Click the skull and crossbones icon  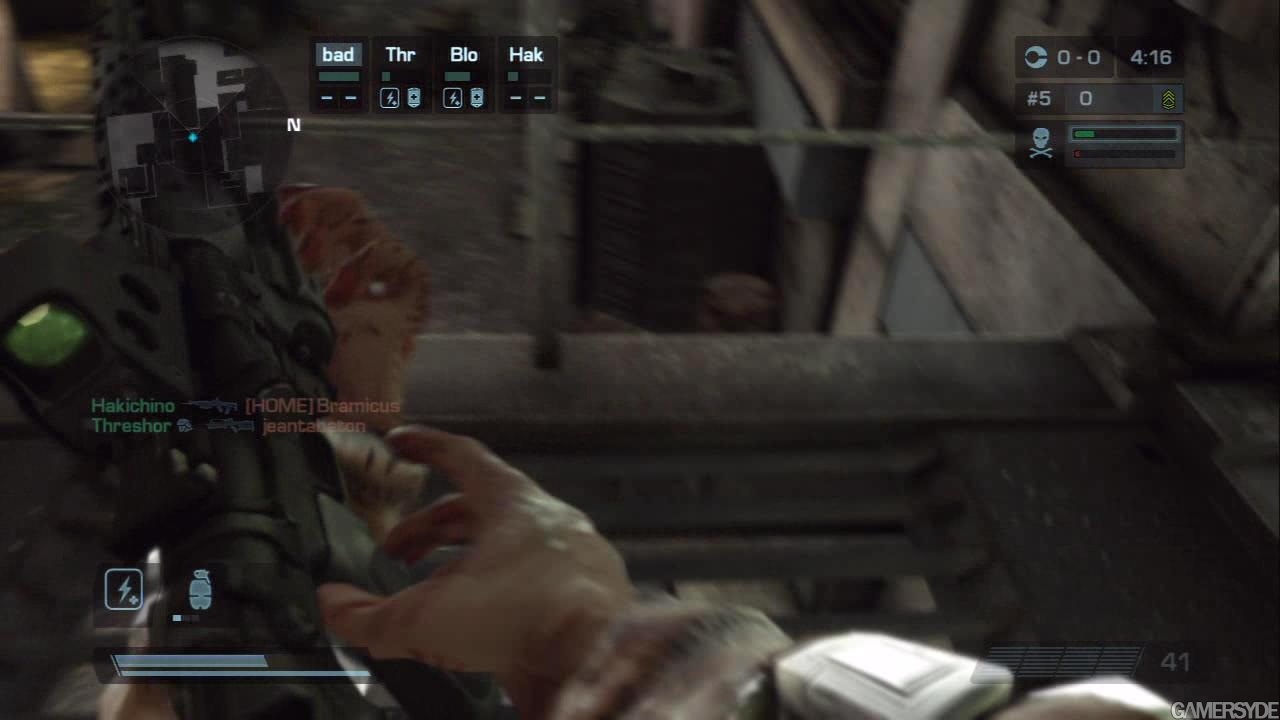(x=1041, y=143)
